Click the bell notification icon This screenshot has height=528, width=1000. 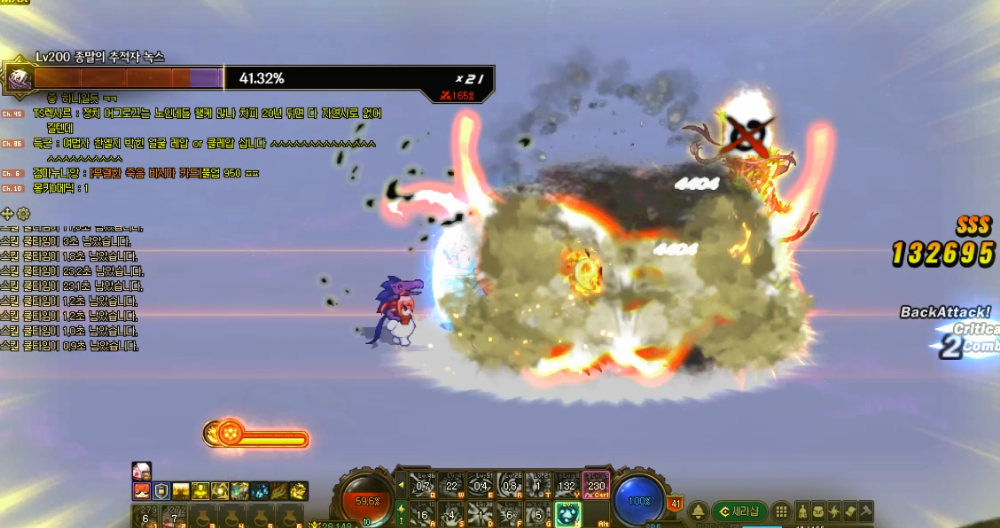pos(698,511)
